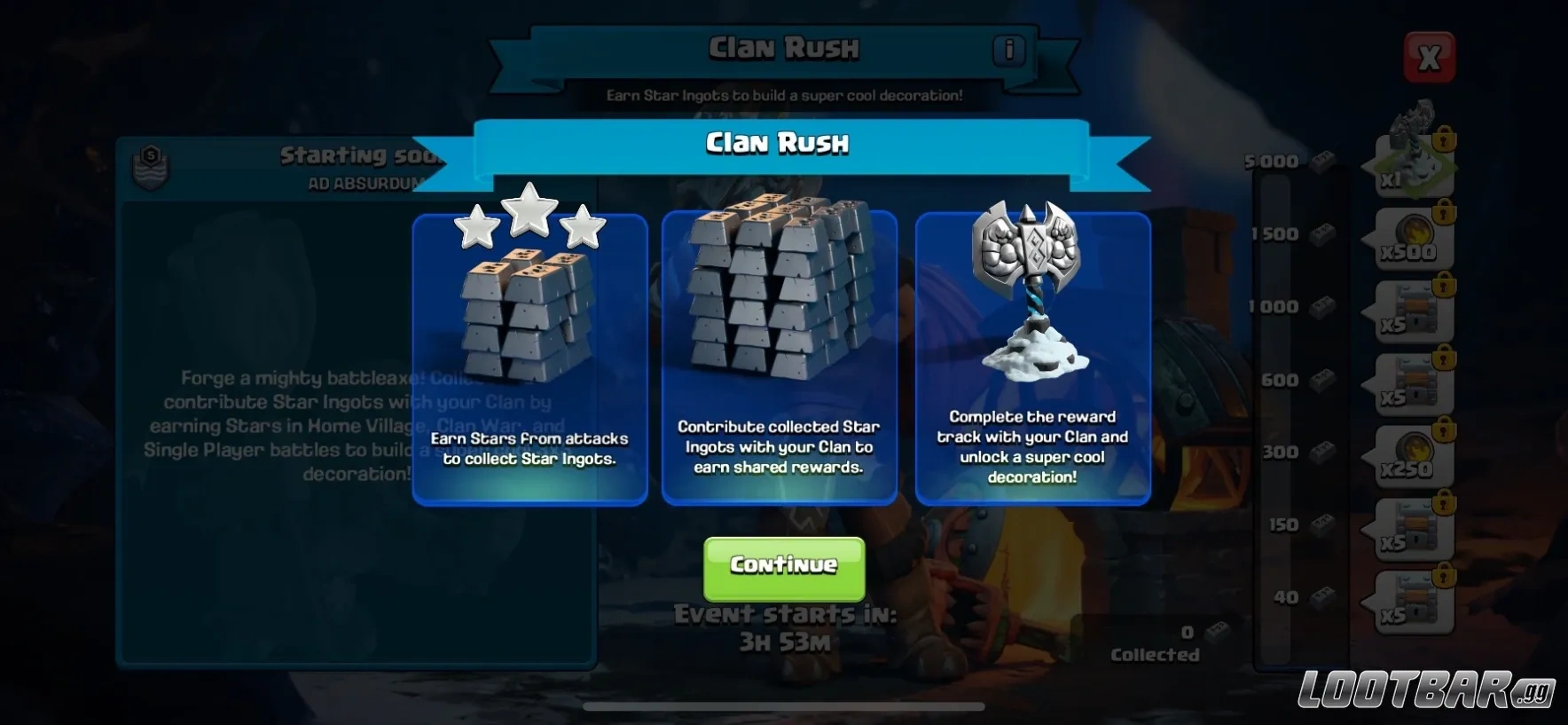The image size is (1568, 725).
Task: Close the Clan Rush popup
Action: (1429, 58)
